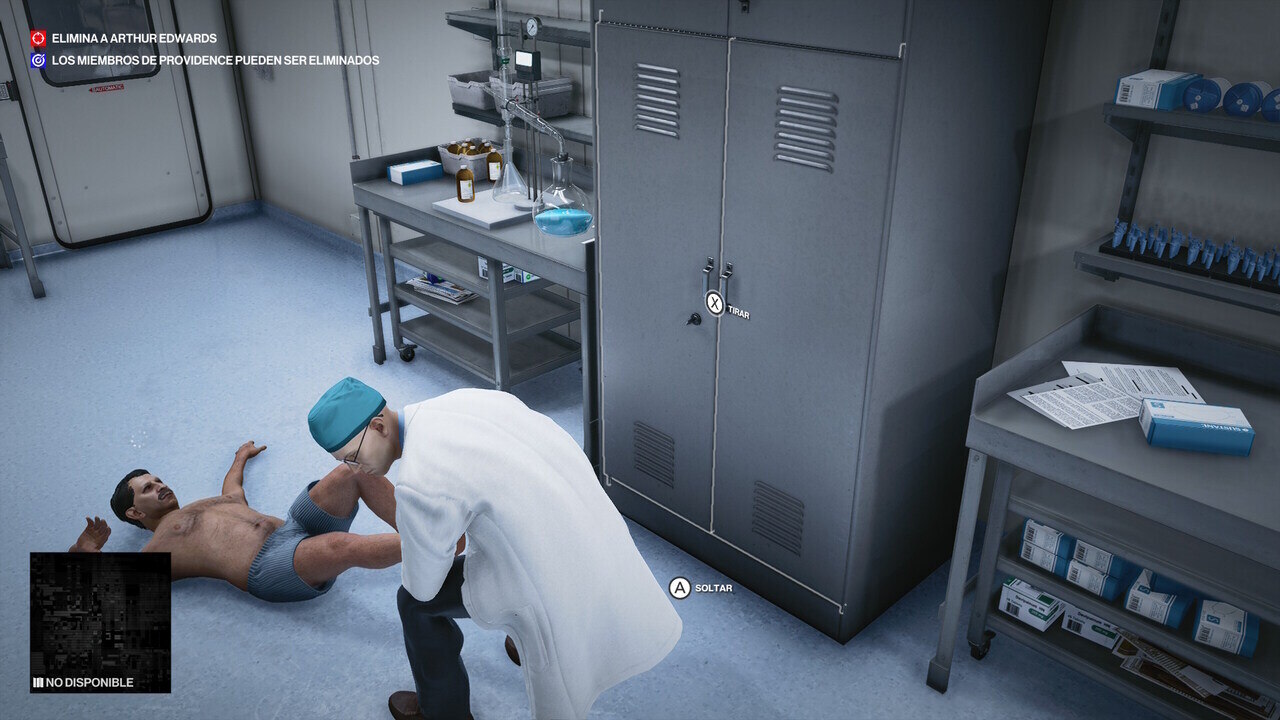1280x720 pixels.
Task: Open the minimap marked No Disponible
Action: click(100, 622)
